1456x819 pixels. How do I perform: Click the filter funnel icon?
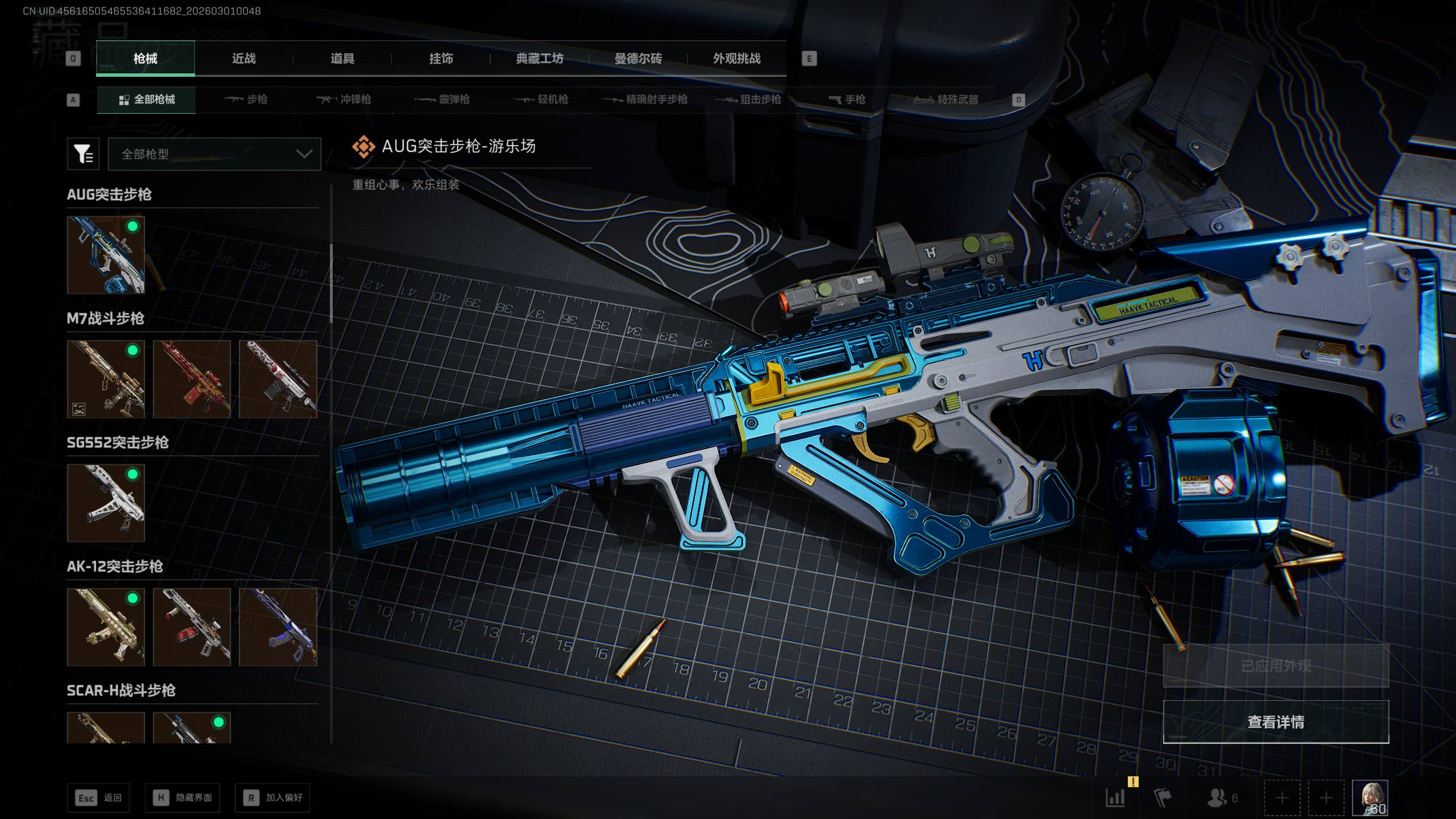tap(83, 154)
